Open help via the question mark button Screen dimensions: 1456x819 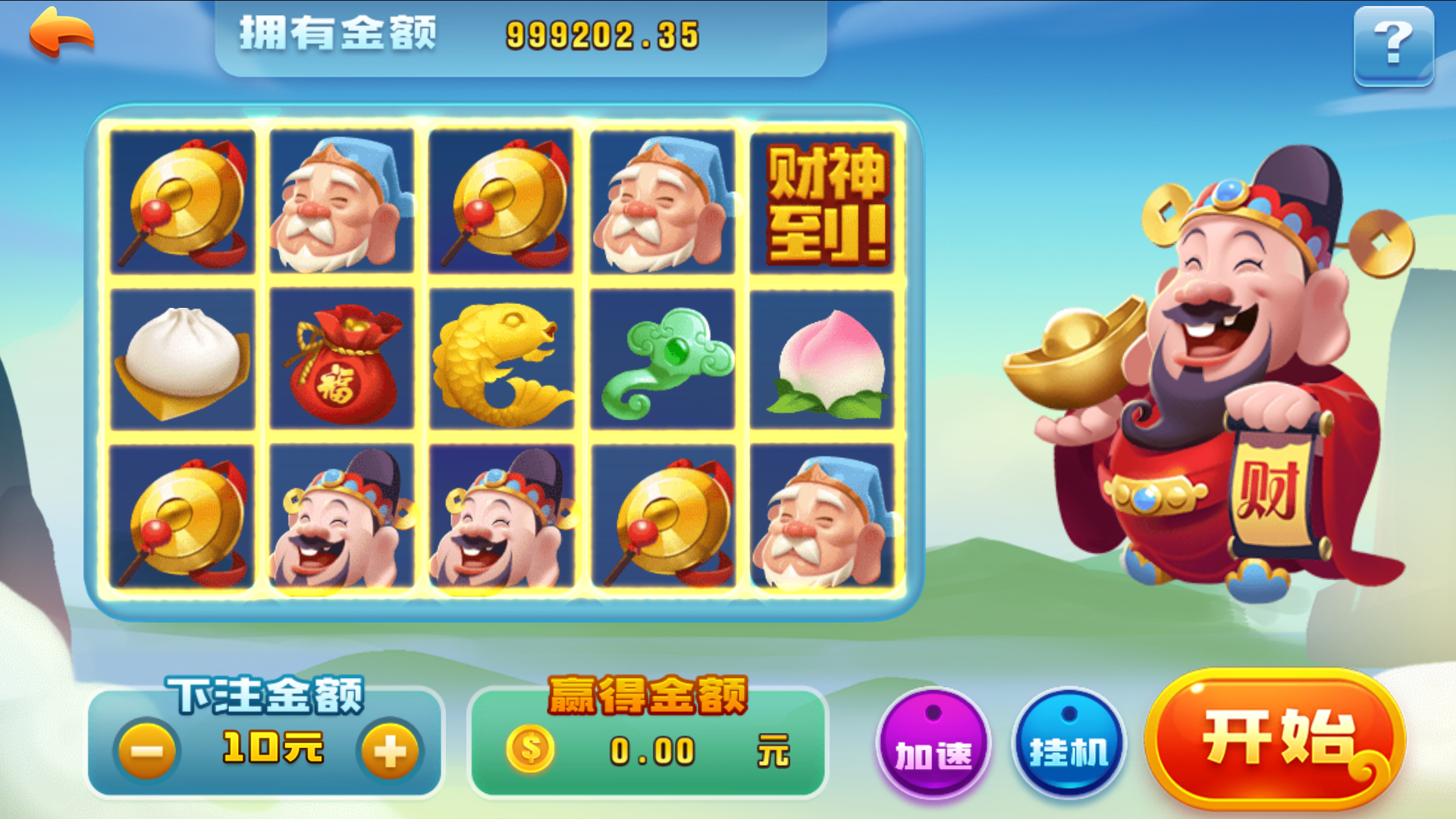(1394, 47)
